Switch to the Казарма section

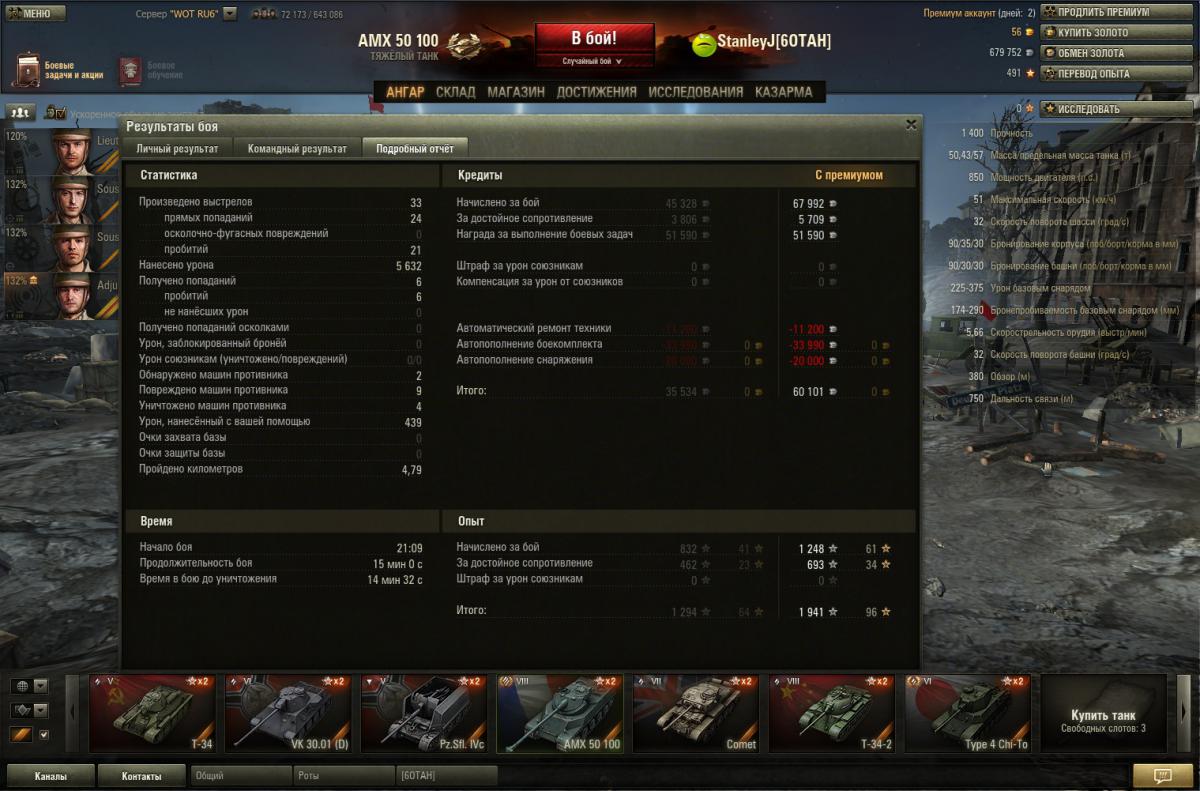point(783,92)
